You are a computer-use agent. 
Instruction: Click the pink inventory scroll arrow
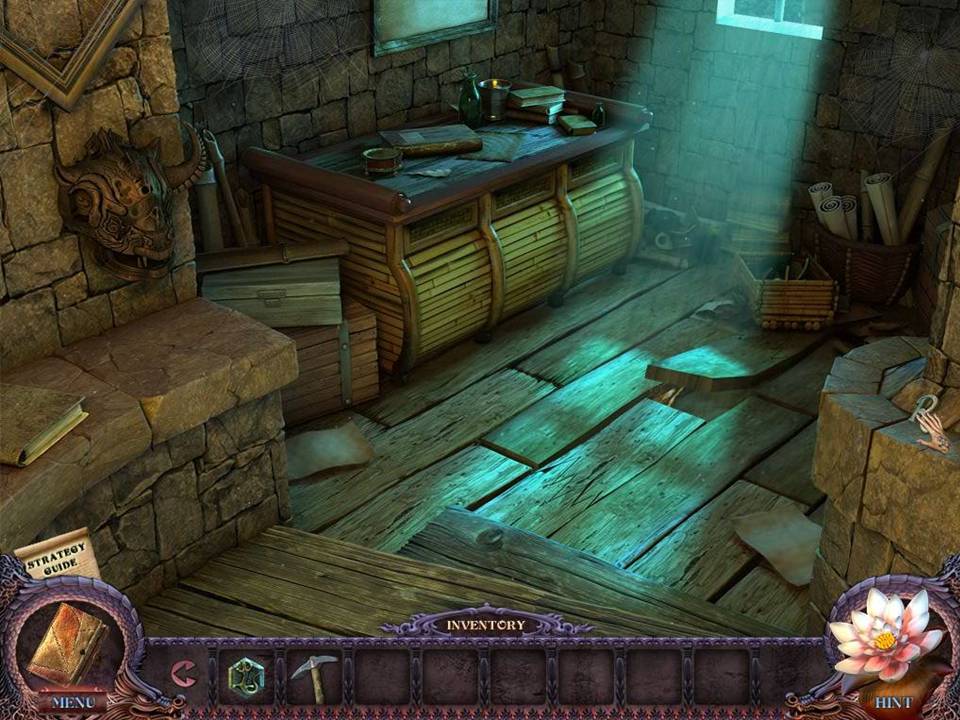[183, 675]
